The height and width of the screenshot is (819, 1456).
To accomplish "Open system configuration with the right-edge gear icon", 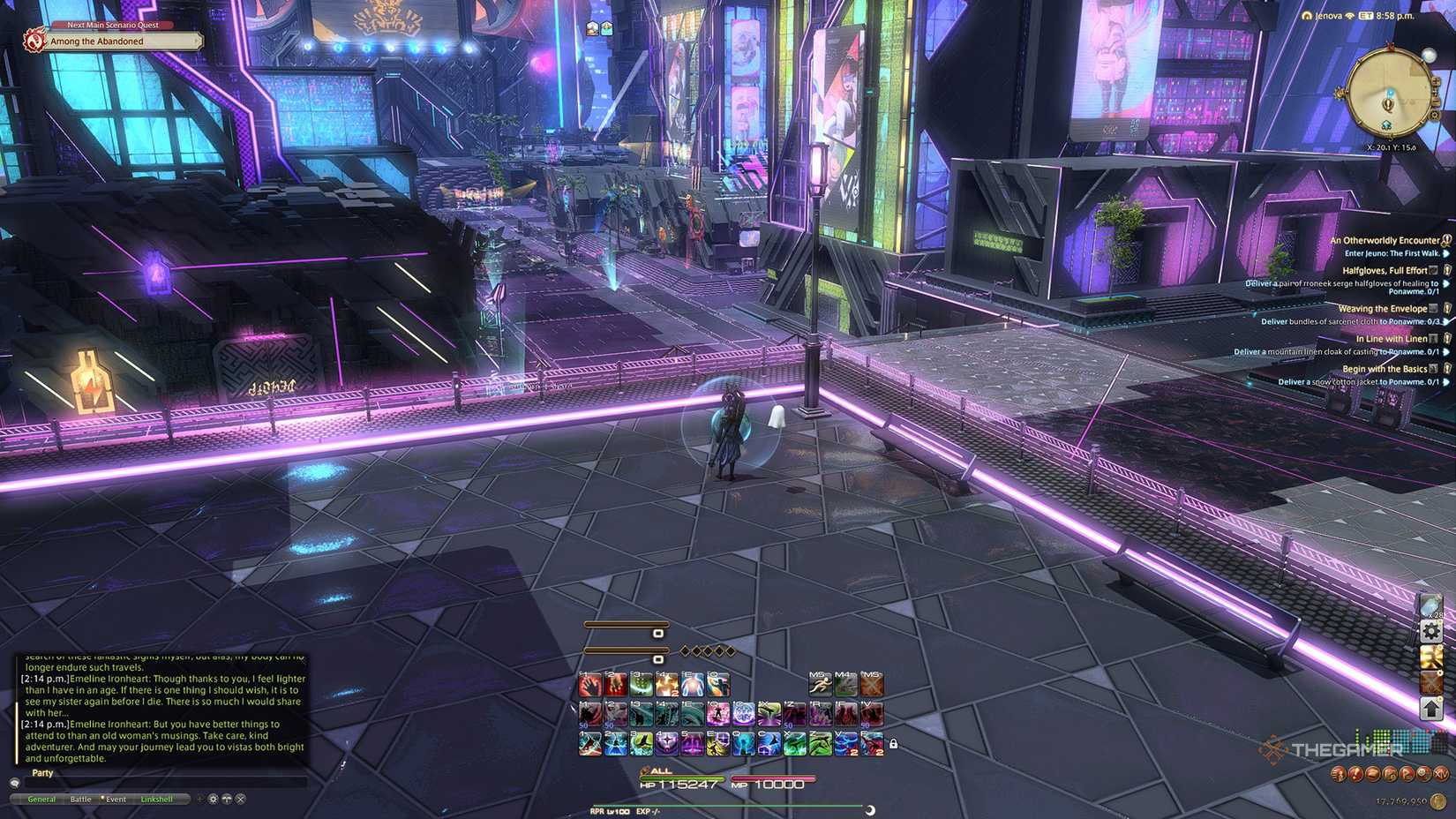I will click(1430, 630).
